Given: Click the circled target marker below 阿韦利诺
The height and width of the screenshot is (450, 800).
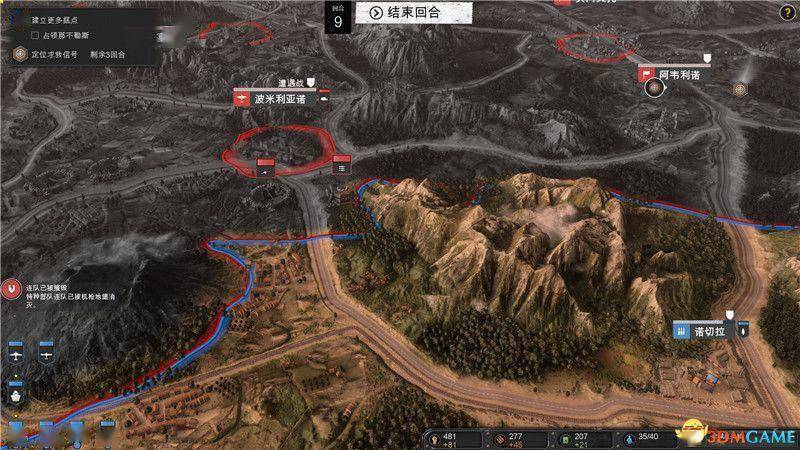Looking at the screenshot, I should tap(654, 88).
